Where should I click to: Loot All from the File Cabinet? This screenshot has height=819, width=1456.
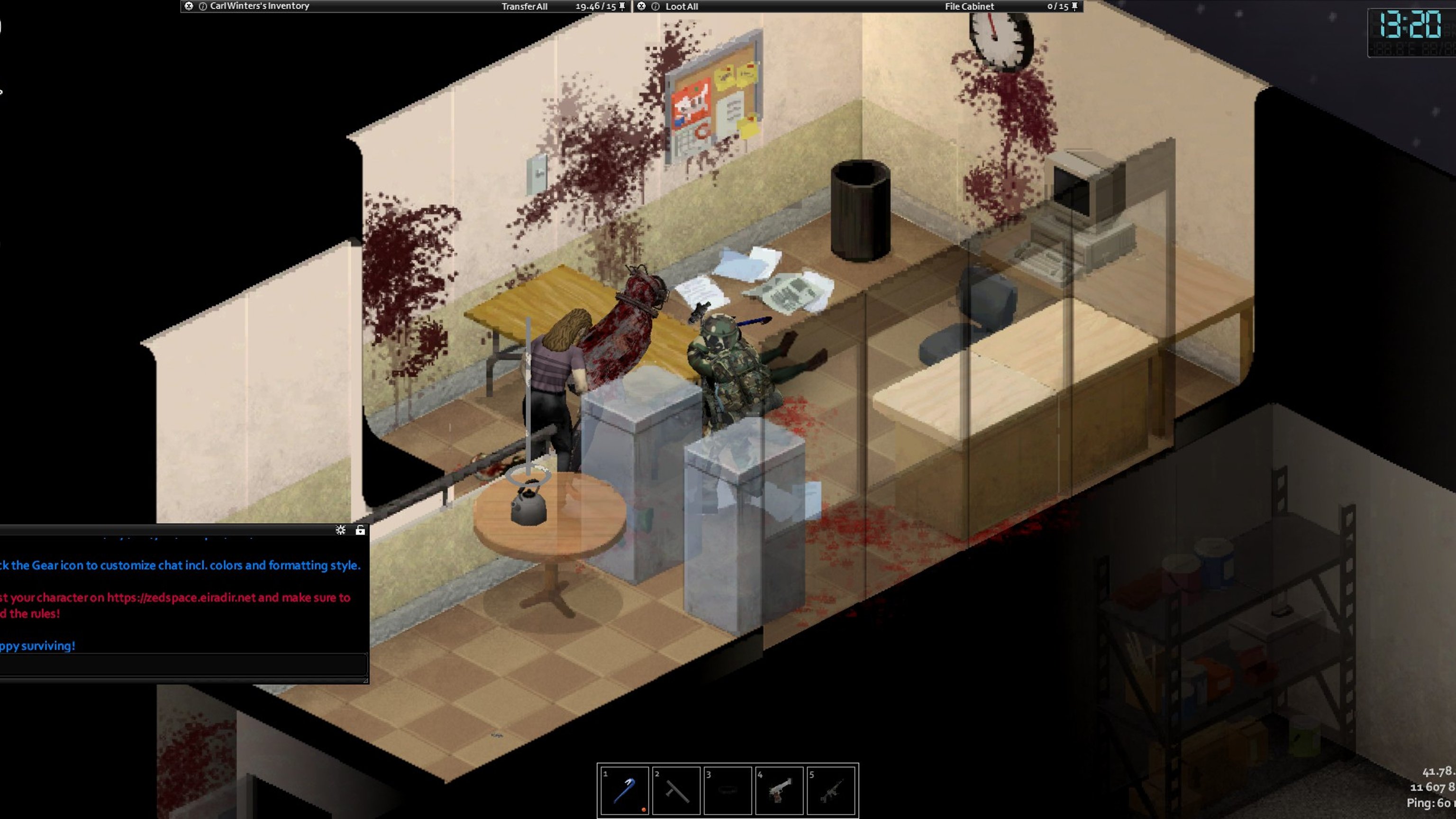pos(681,6)
